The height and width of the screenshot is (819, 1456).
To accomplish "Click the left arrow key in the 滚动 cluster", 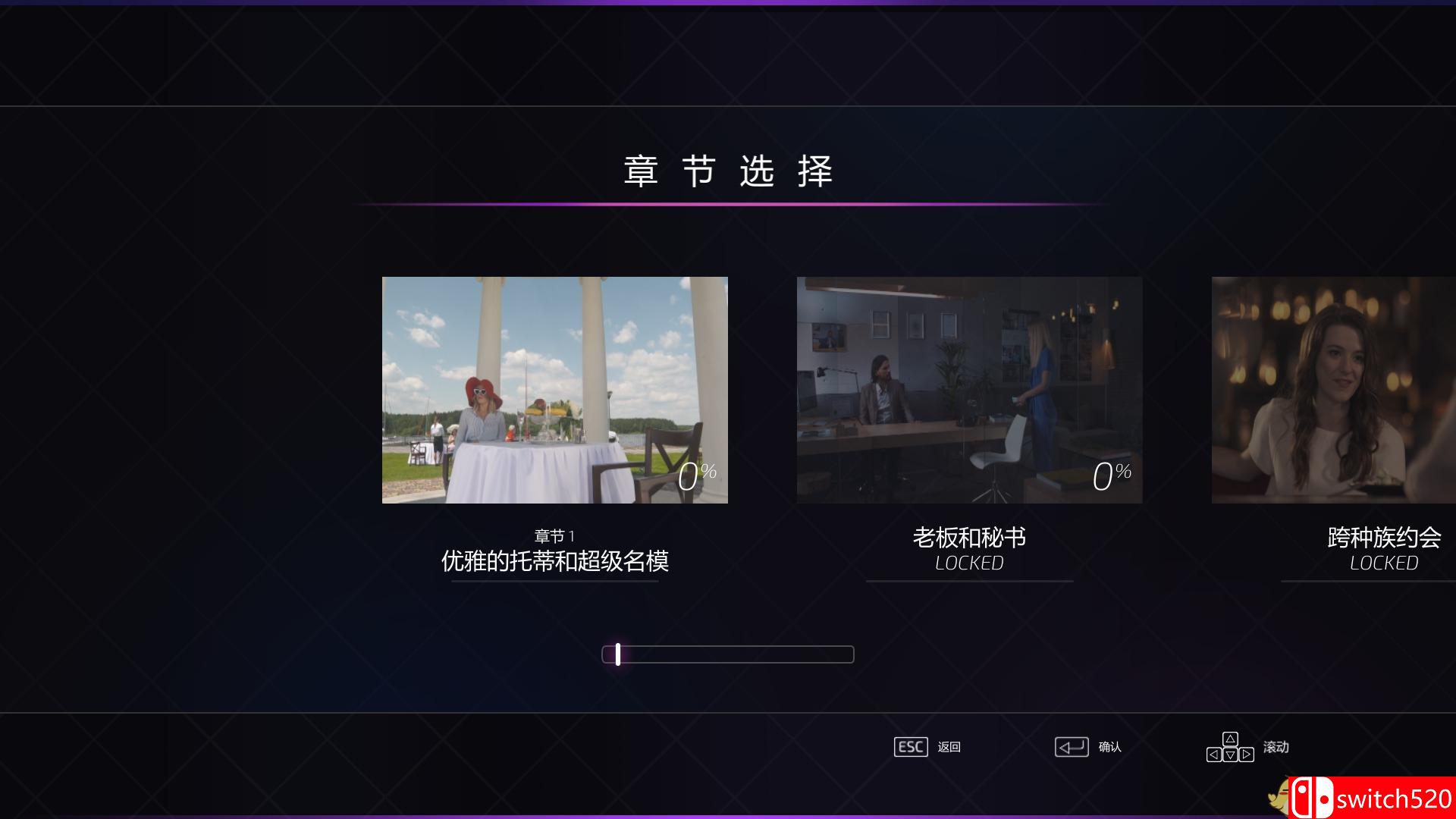I will click(x=1215, y=755).
